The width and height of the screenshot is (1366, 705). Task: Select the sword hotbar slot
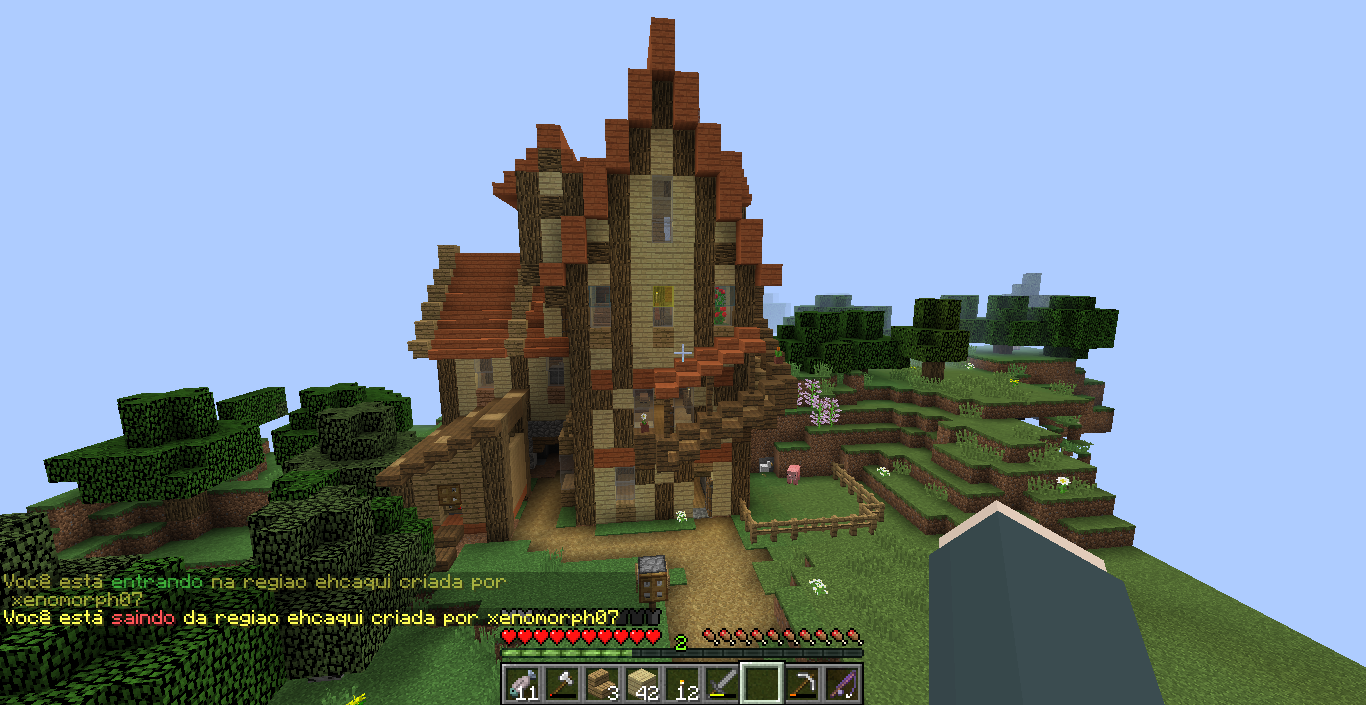pyautogui.click(x=720, y=683)
